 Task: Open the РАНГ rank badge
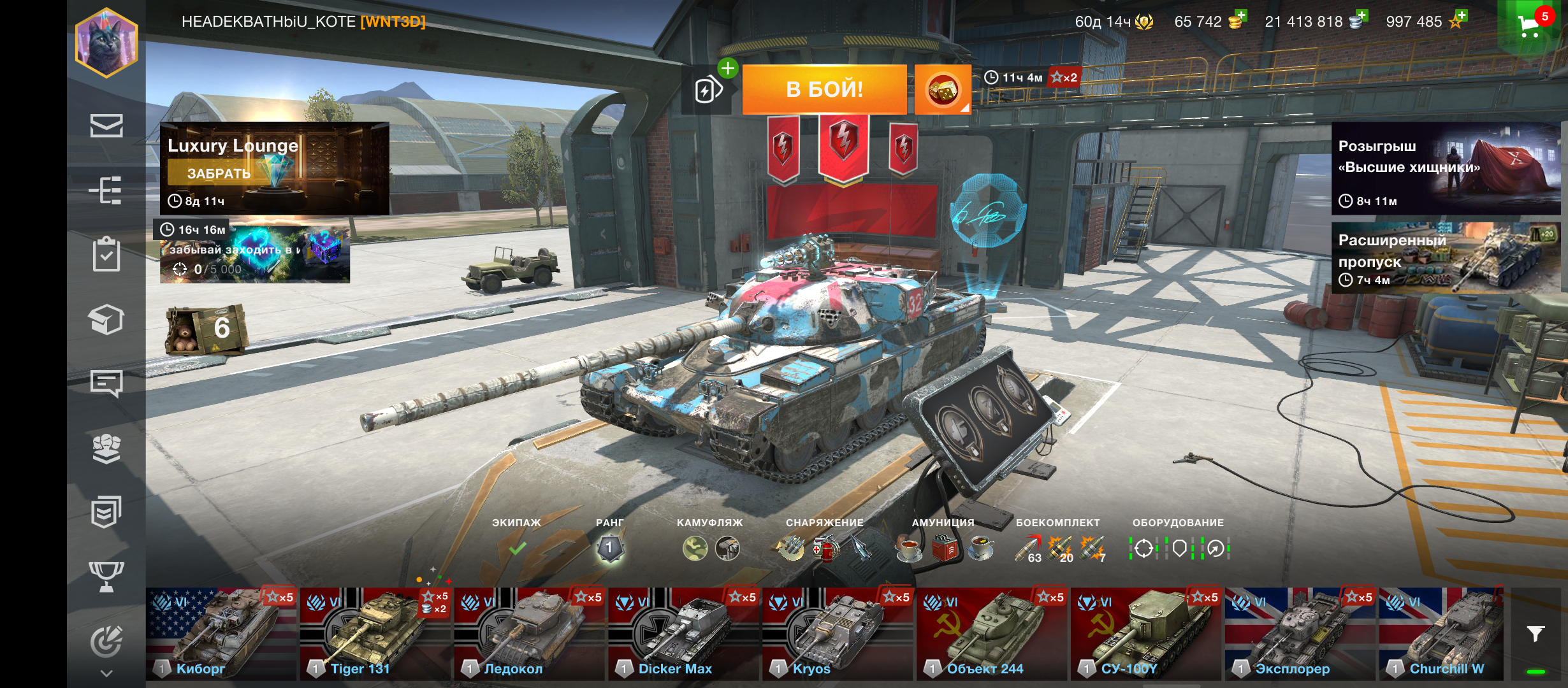pos(609,548)
